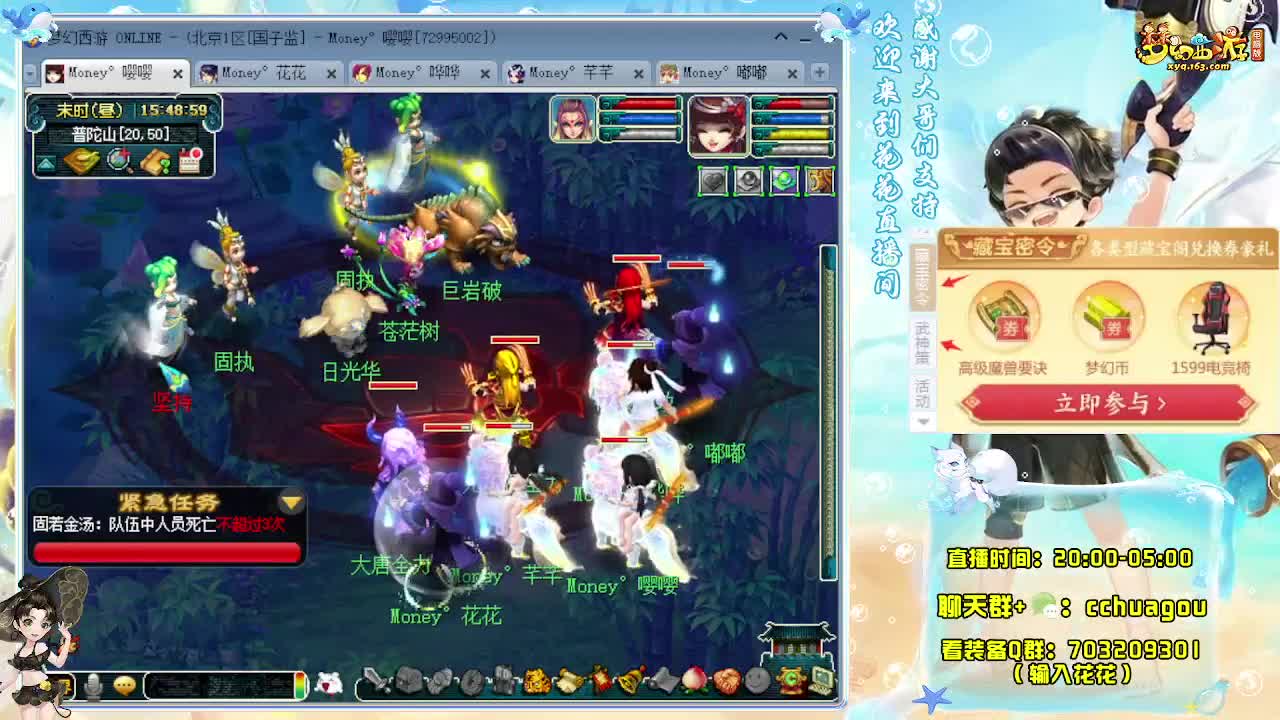Open the activity calendar icon in location panel
This screenshot has height=720, width=1280.
190,161
